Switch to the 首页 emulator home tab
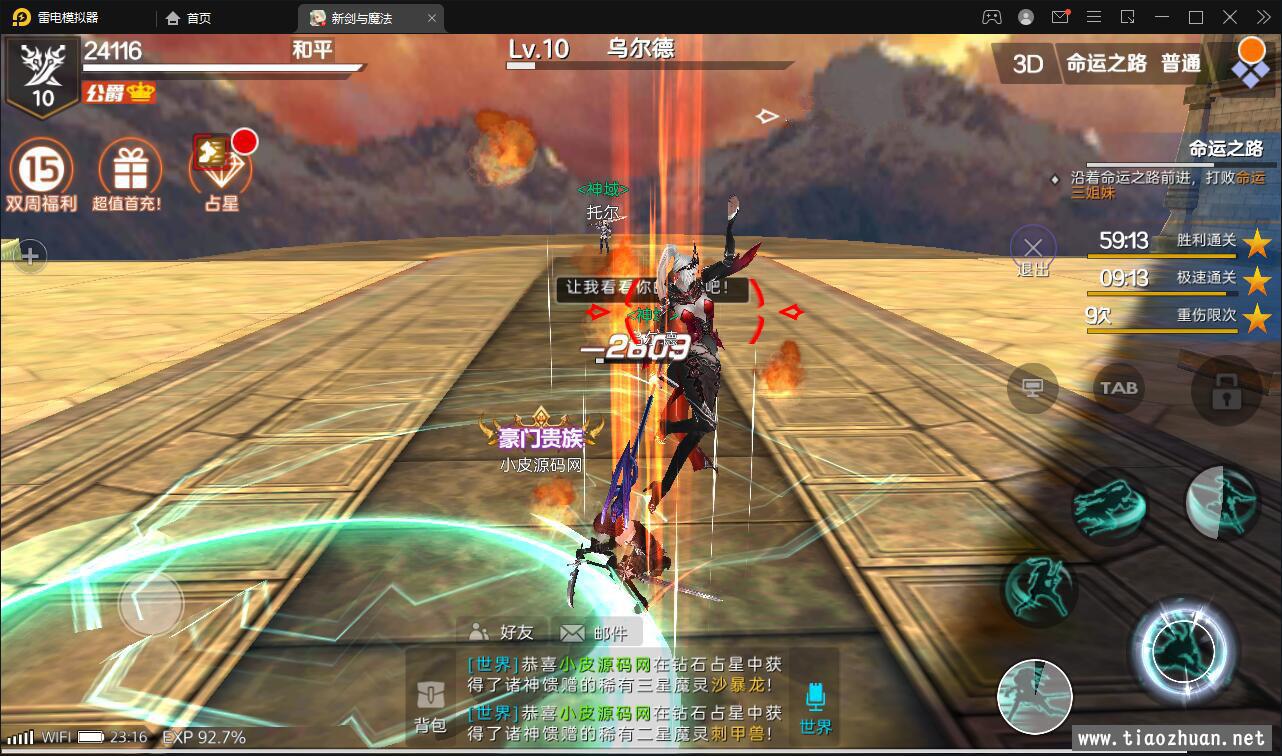The width and height of the screenshot is (1282, 756). pos(189,18)
